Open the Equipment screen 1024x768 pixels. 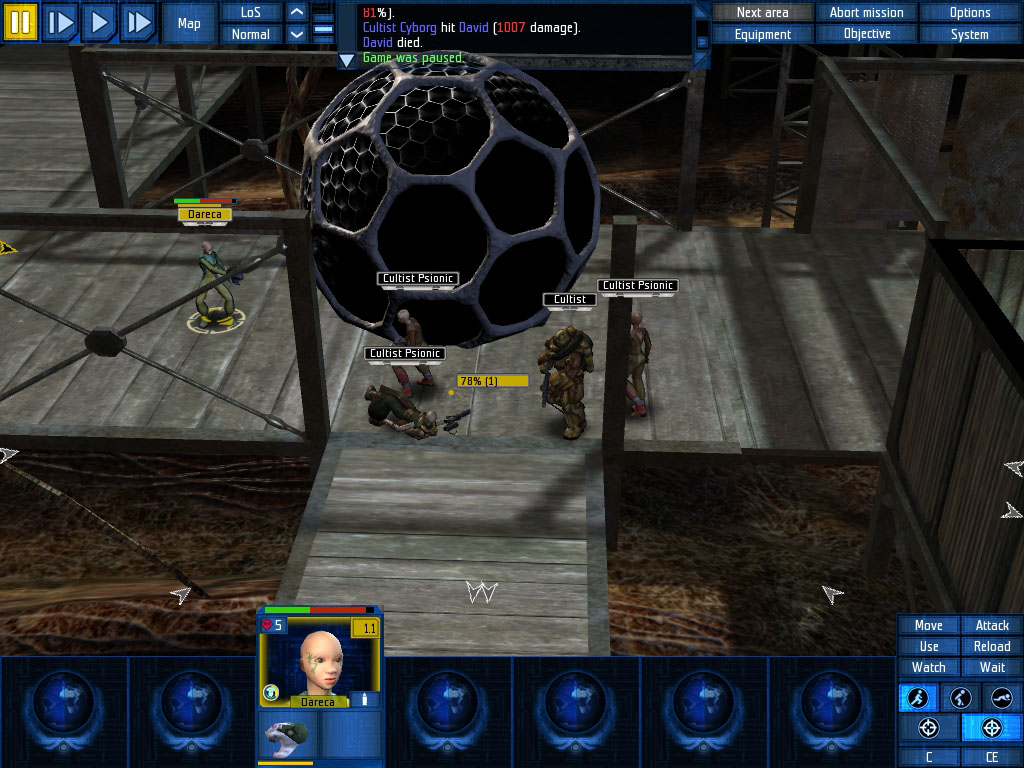[x=762, y=34]
